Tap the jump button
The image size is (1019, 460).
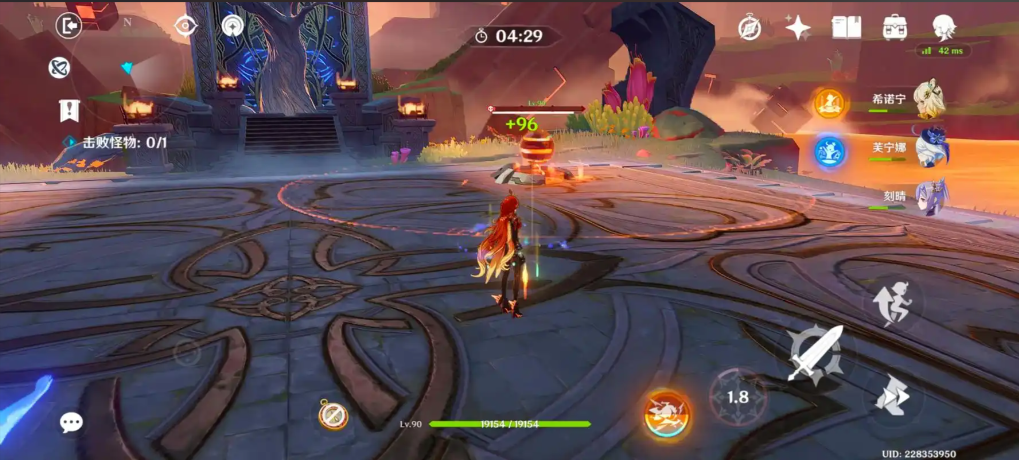pos(893,301)
